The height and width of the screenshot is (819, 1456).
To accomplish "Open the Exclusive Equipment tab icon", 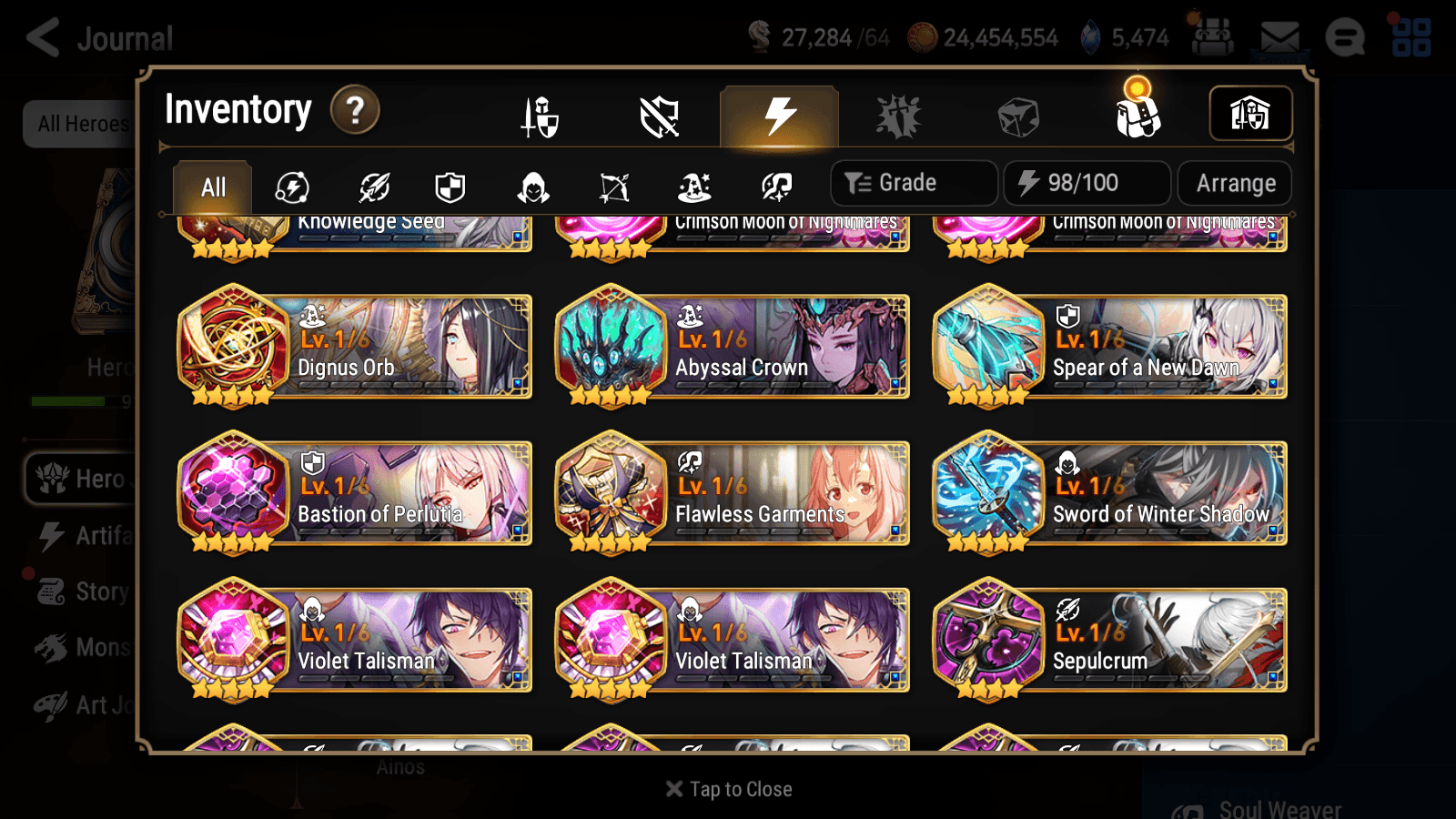I will point(660,116).
